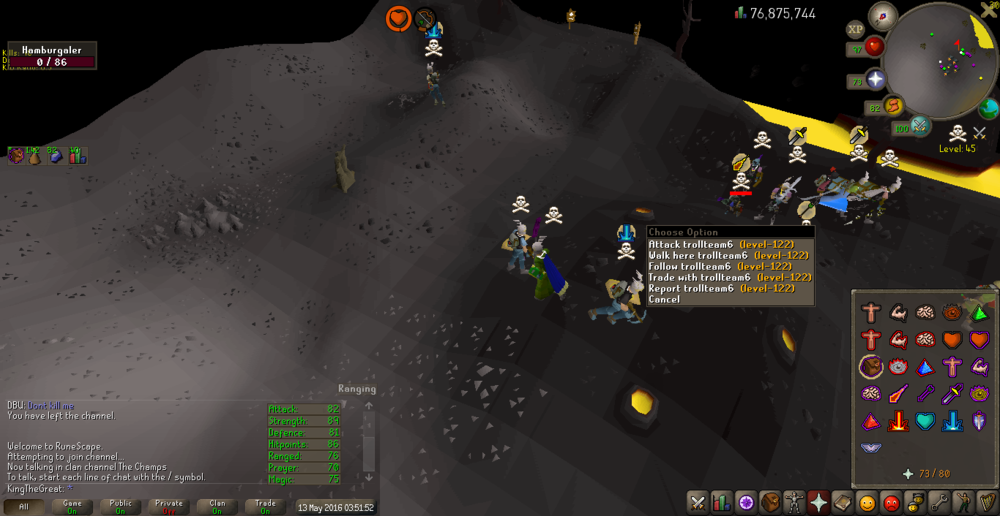The height and width of the screenshot is (516, 1000).
Task: Open the world map globe icon
Action: point(989,107)
